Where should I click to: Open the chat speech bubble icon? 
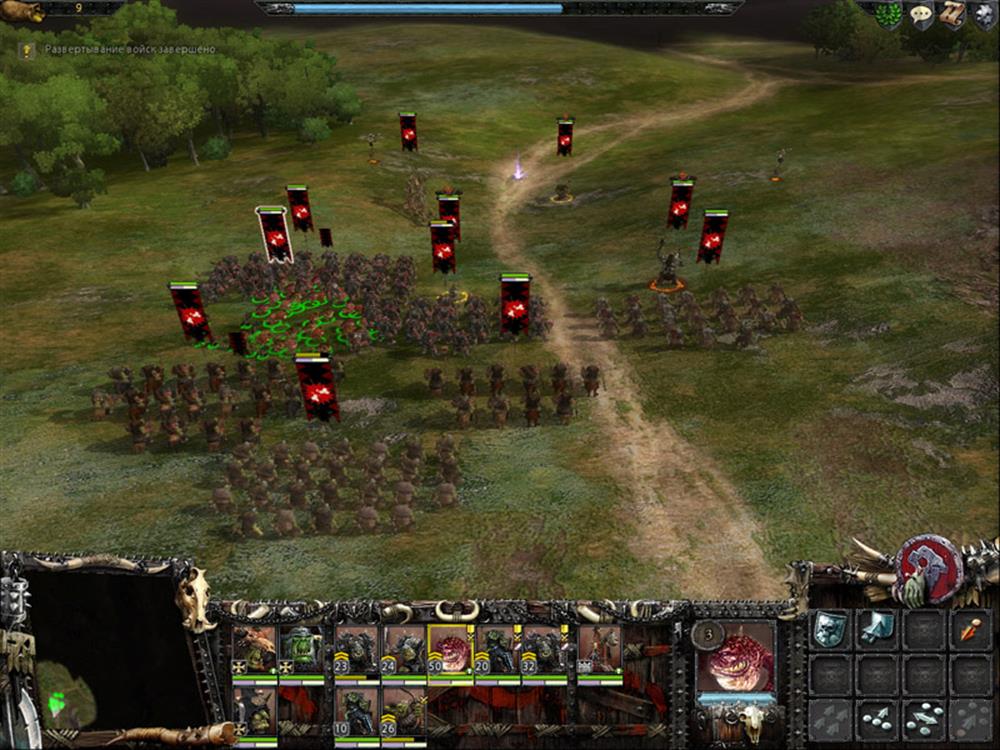point(920,15)
